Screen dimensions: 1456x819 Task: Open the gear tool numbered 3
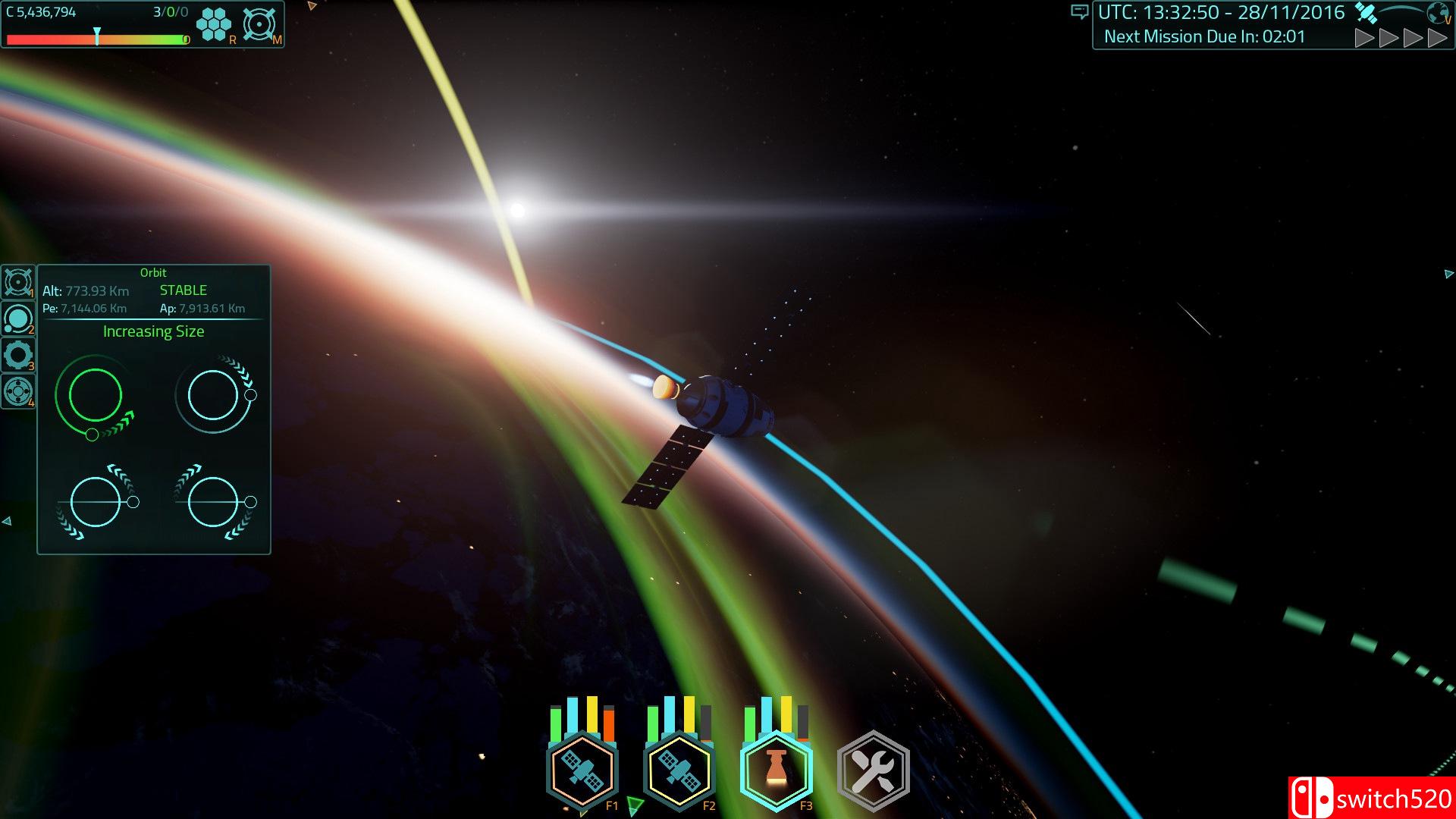tap(19, 356)
